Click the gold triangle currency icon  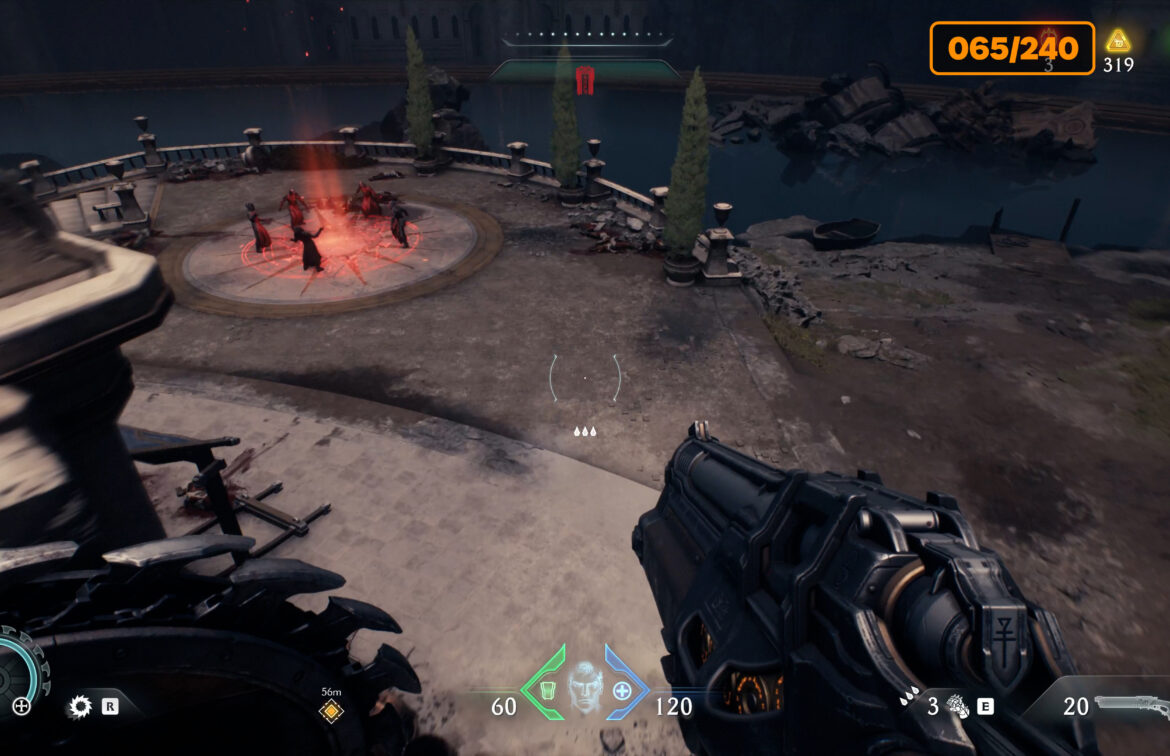tap(1117, 42)
